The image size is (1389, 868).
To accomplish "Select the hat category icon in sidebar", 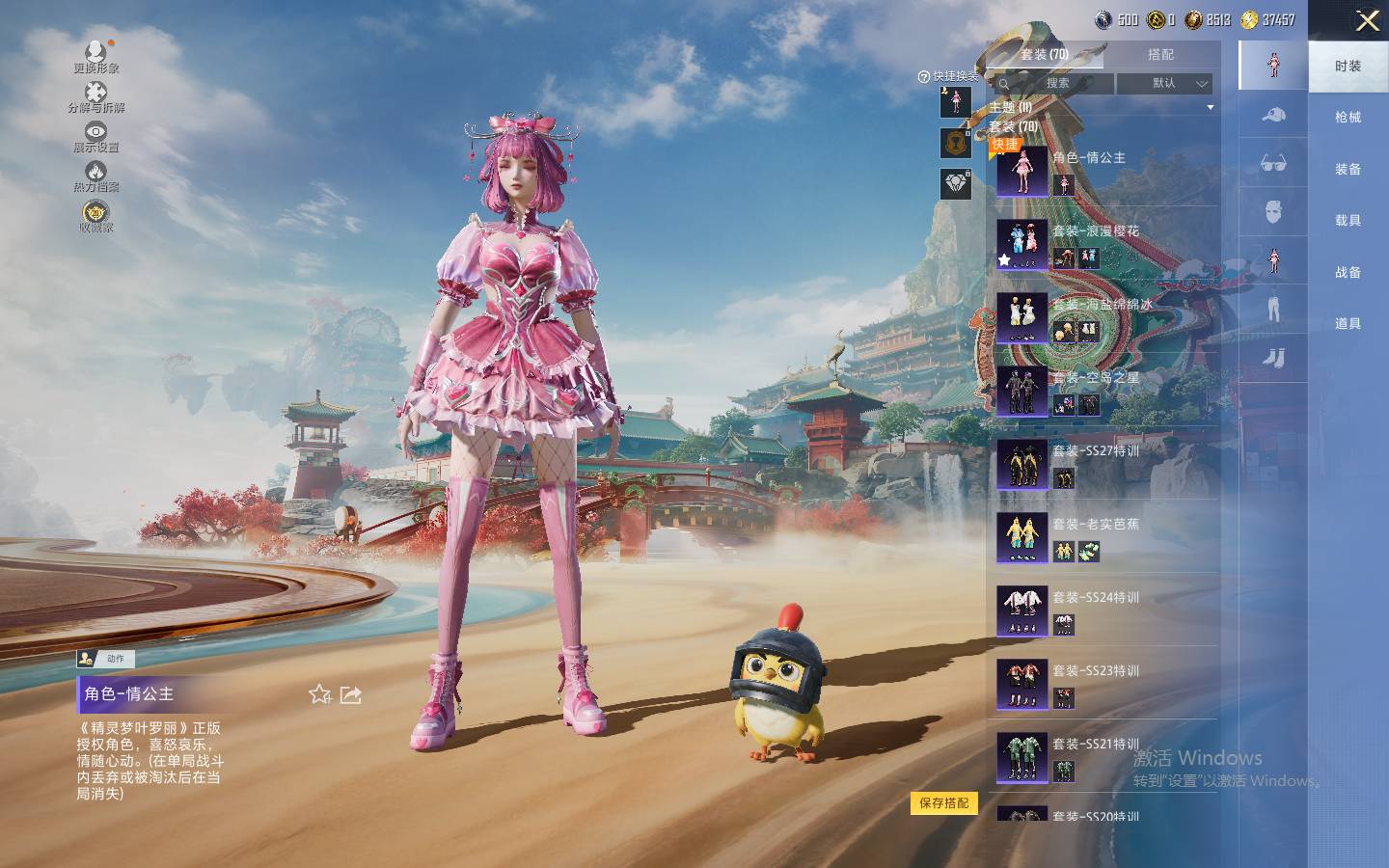I will (x=1273, y=116).
